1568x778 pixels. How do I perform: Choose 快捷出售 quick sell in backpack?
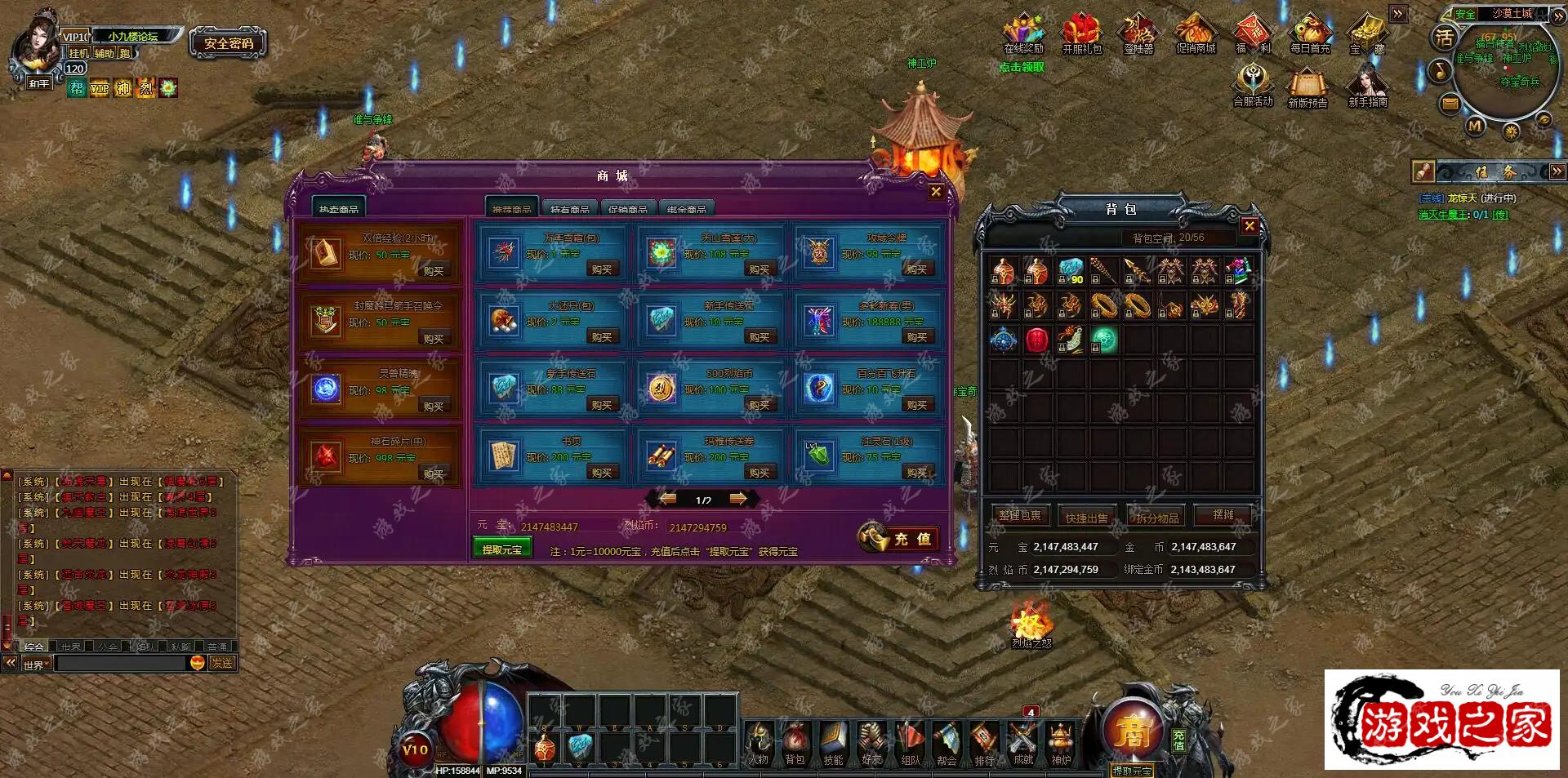tap(1087, 518)
